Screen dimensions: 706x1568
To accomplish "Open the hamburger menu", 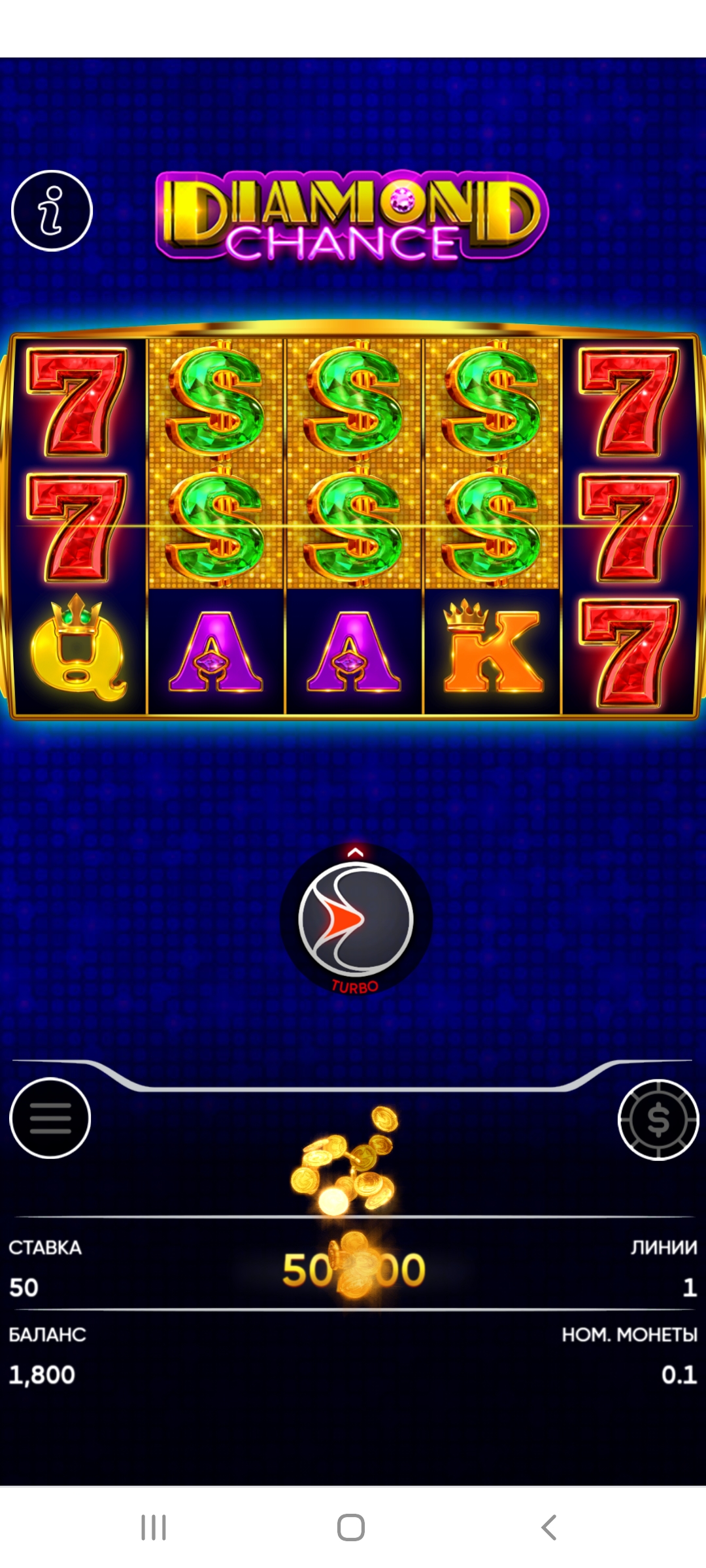I will pyautogui.click(x=50, y=1119).
